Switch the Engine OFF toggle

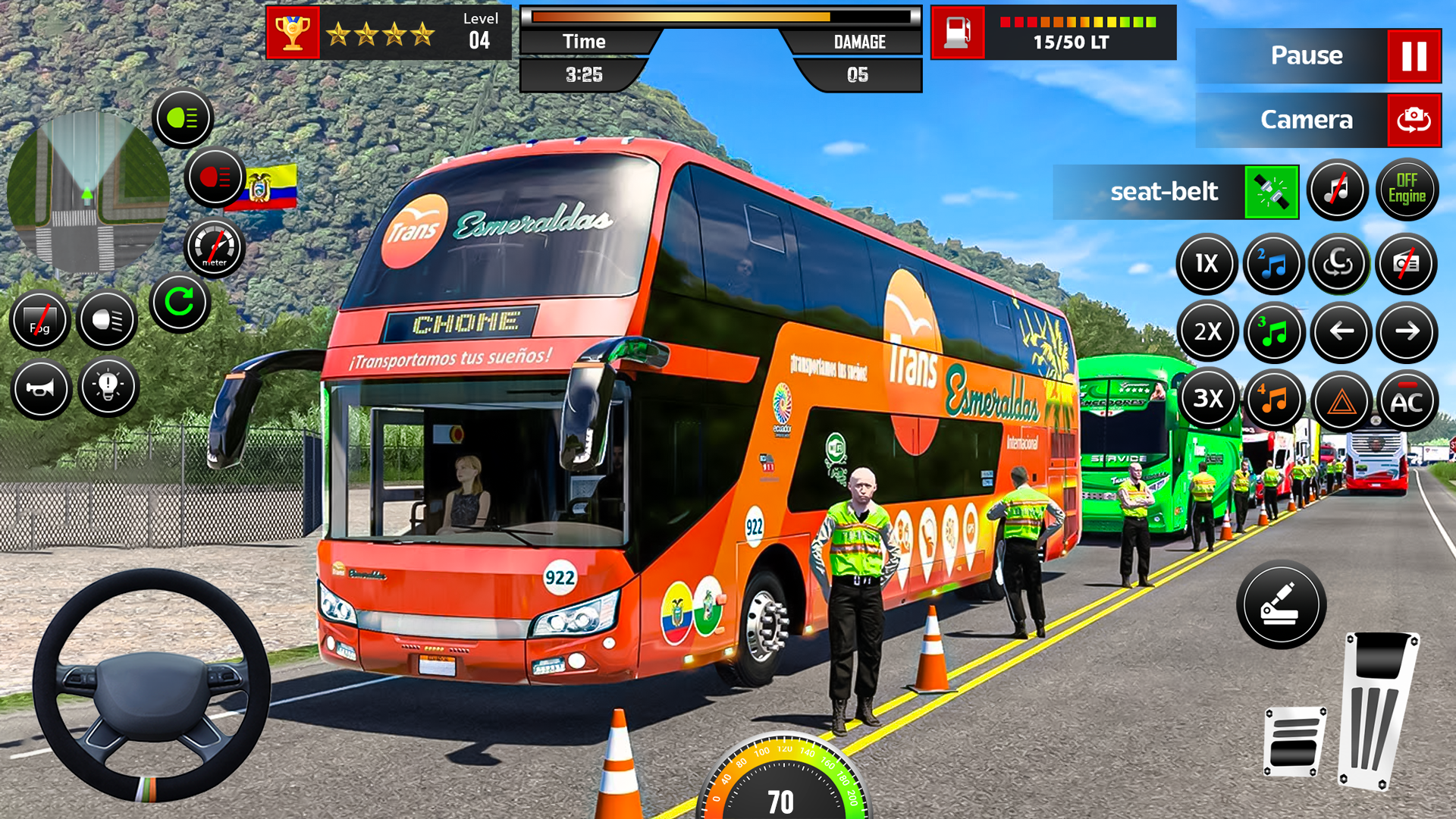(1407, 190)
